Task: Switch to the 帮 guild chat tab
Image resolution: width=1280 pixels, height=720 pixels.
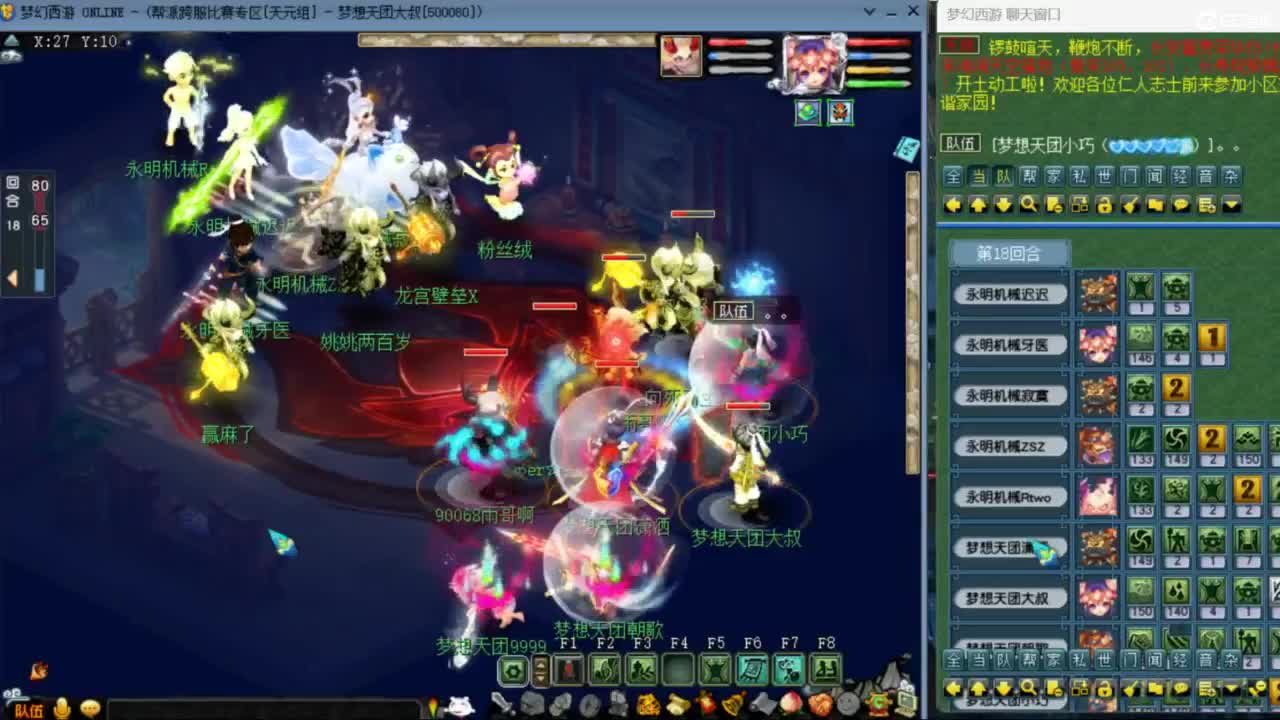Action: [1029, 177]
